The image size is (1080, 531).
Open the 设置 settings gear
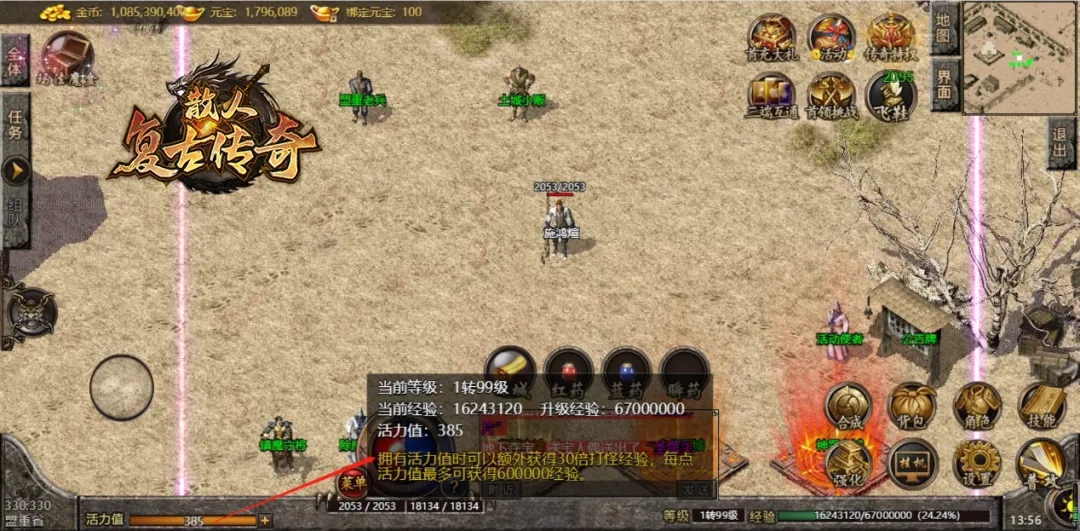(x=977, y=464)
